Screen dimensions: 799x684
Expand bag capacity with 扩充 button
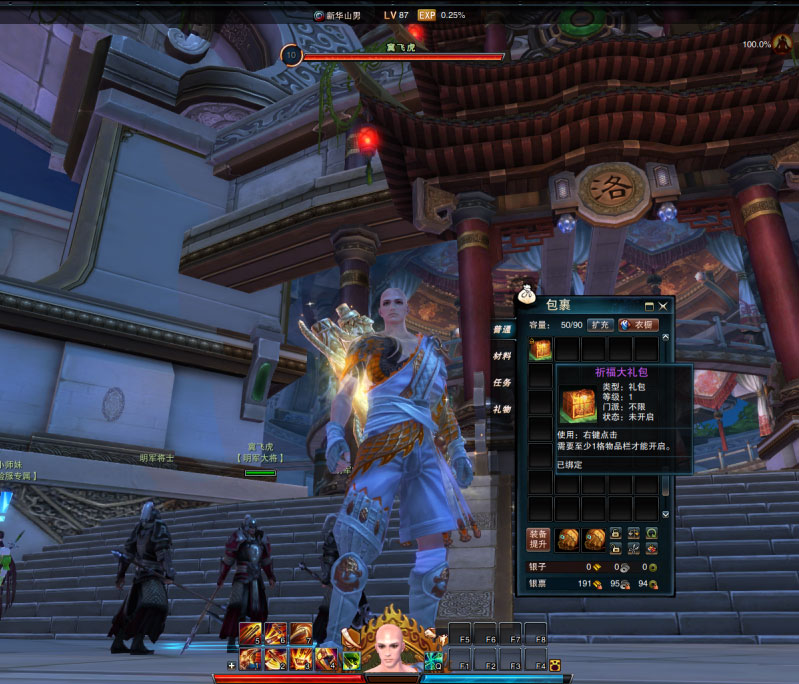599,325
